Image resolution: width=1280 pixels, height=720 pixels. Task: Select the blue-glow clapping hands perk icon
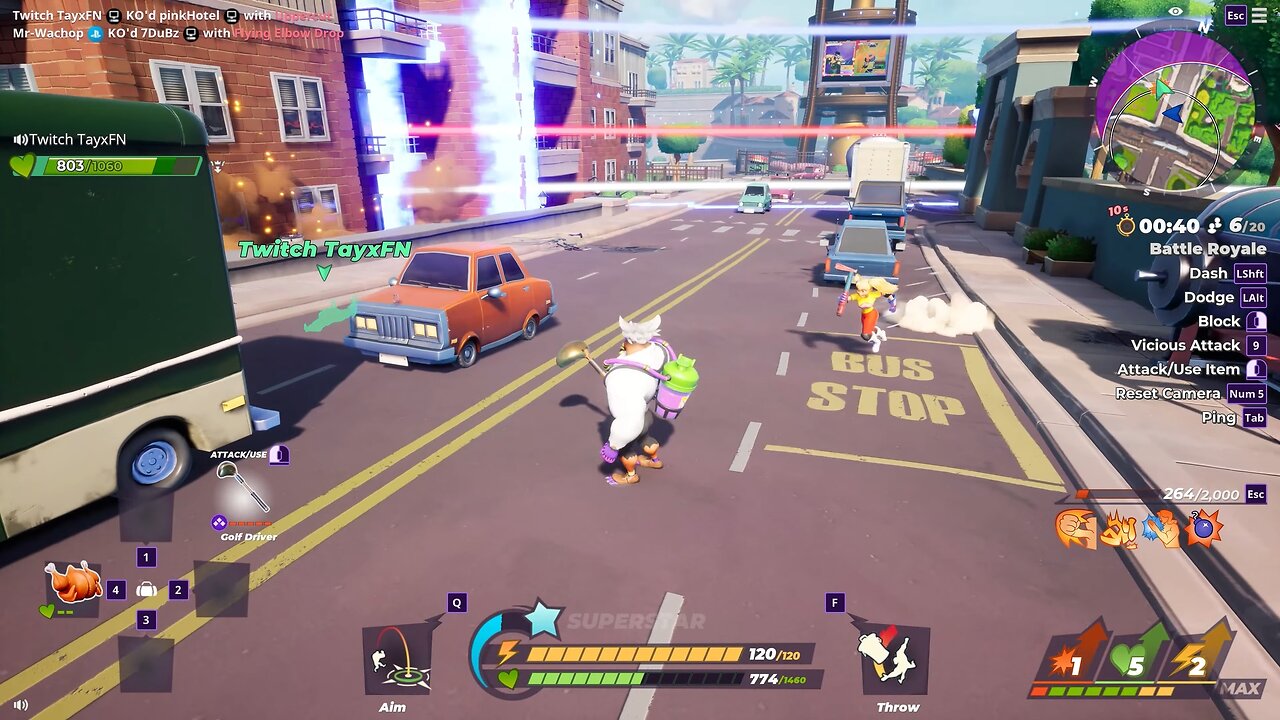(1161, 529)
